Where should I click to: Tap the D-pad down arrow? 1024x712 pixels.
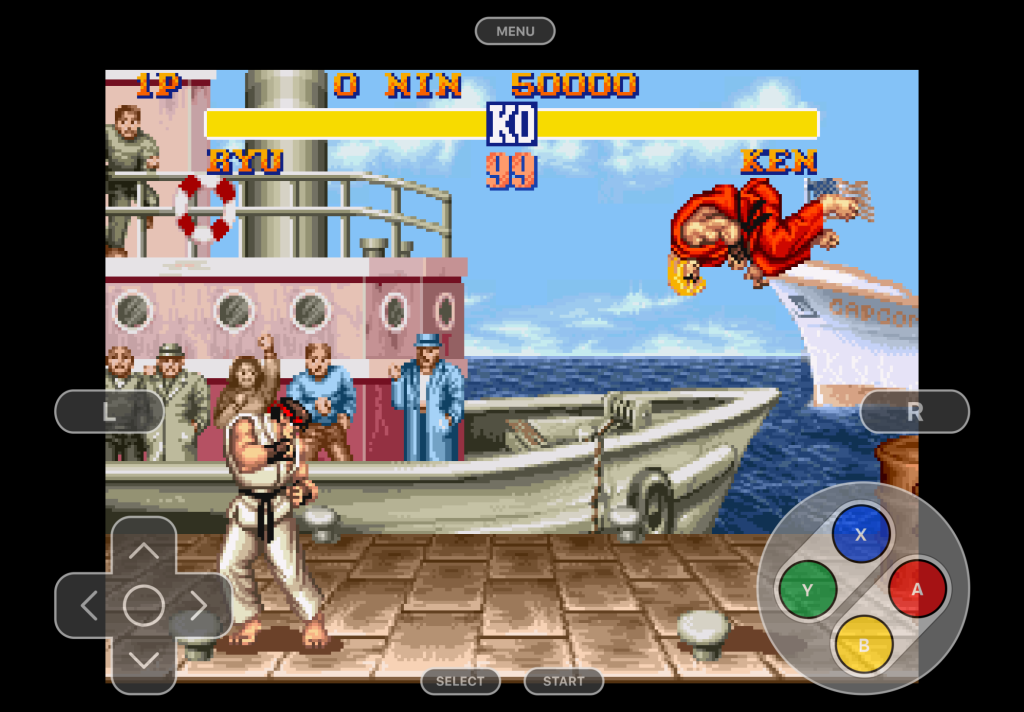144,660
